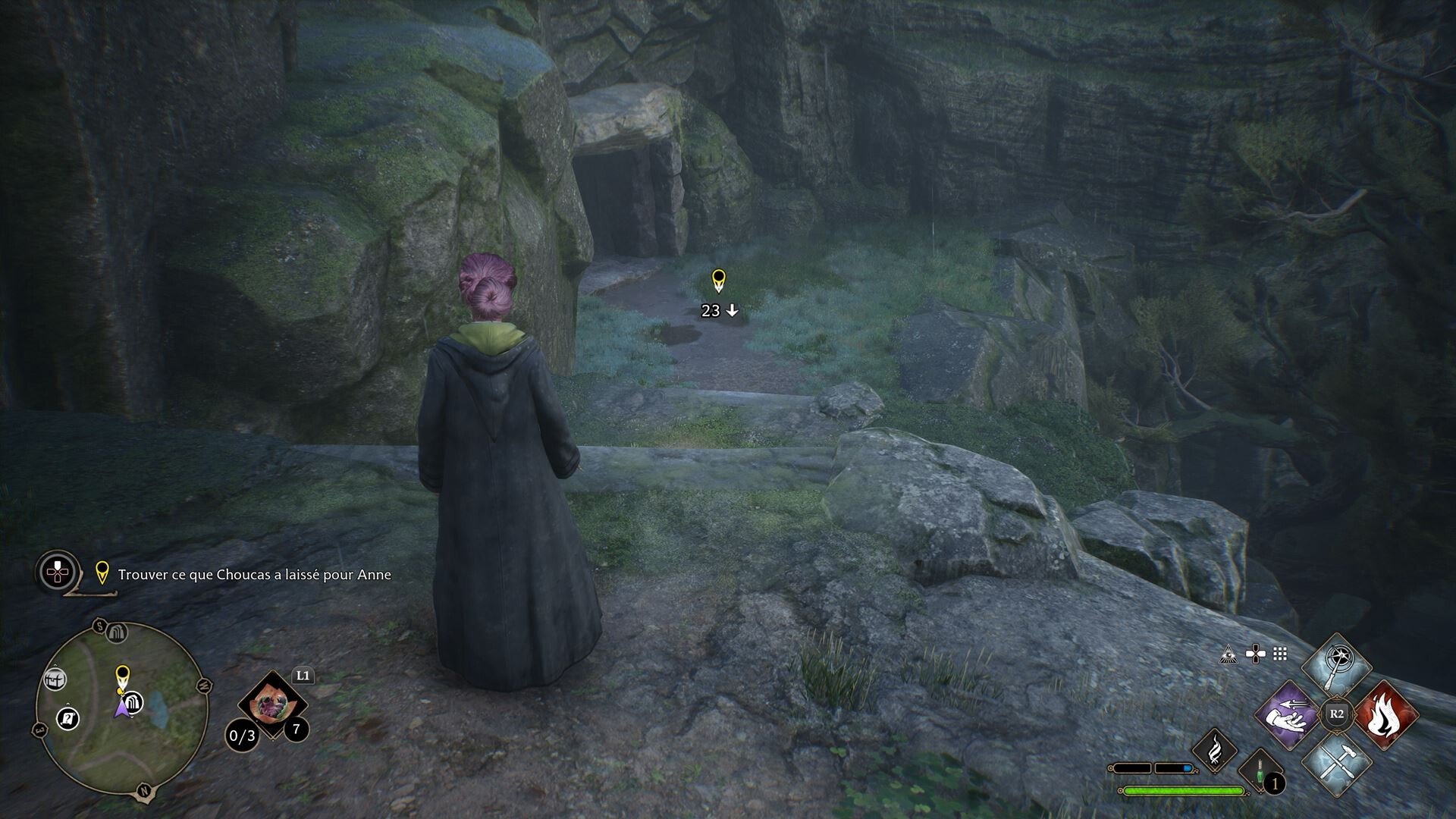Open the nine-dot grid icon
The height and width of the screenshot is (819, 1456).
click(1280, 654)
